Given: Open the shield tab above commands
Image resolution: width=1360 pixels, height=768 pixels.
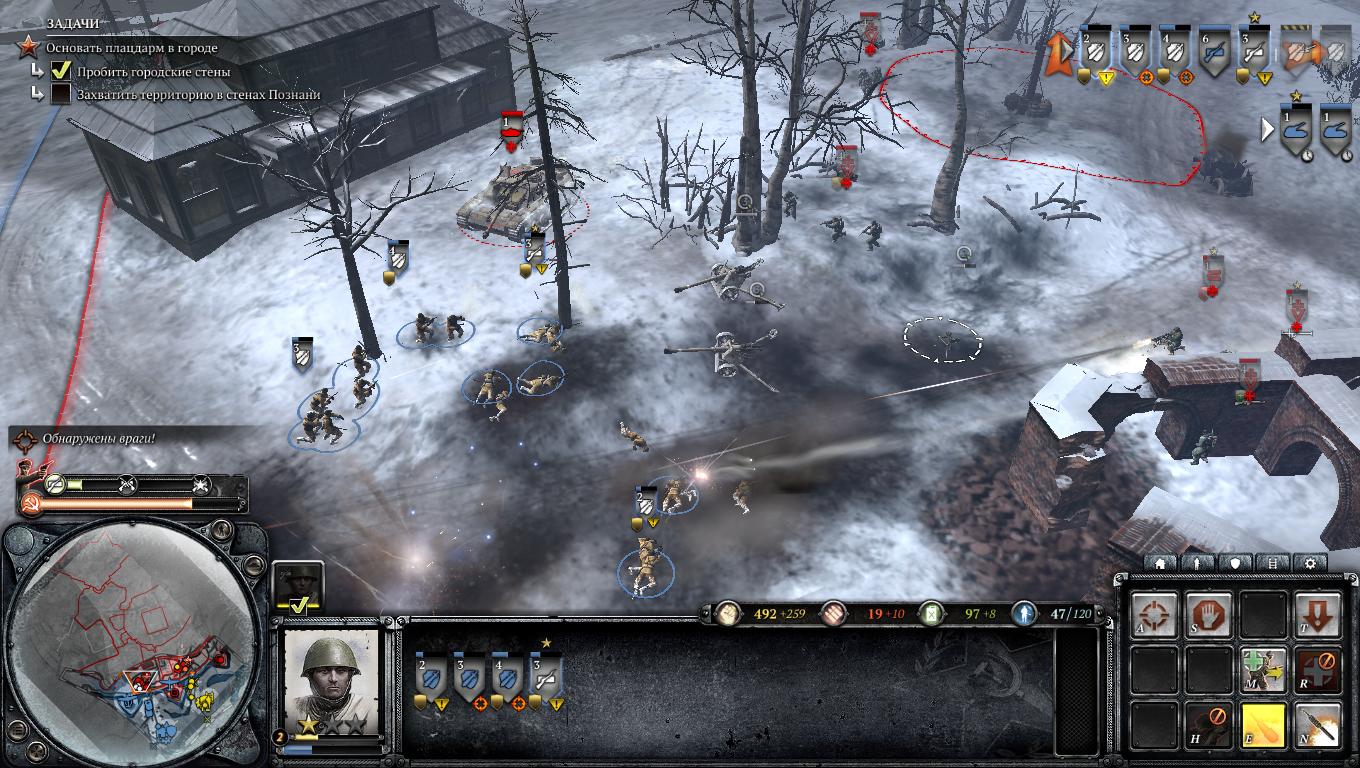Looking at the screenshot, I should coord(1235,563).
